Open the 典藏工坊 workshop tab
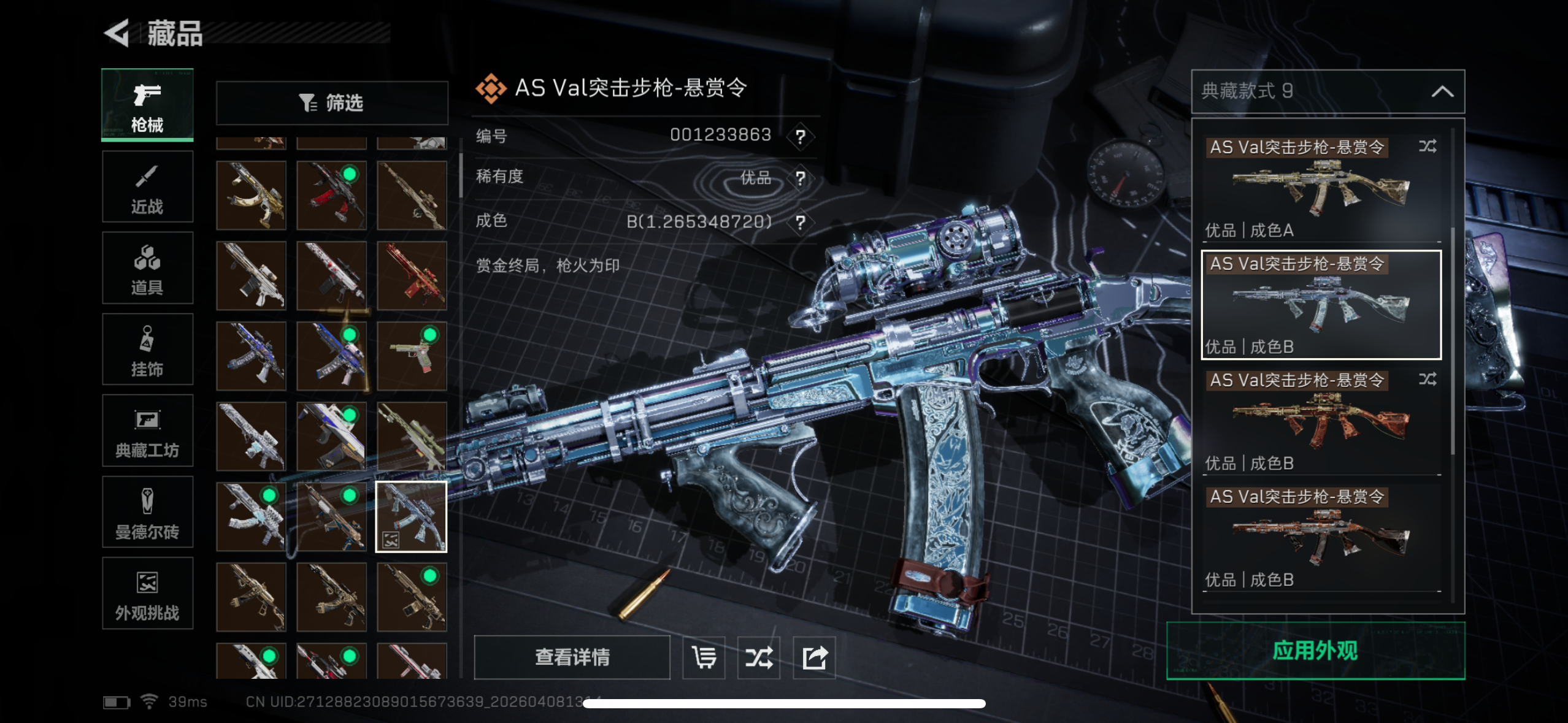 [147, 430]
